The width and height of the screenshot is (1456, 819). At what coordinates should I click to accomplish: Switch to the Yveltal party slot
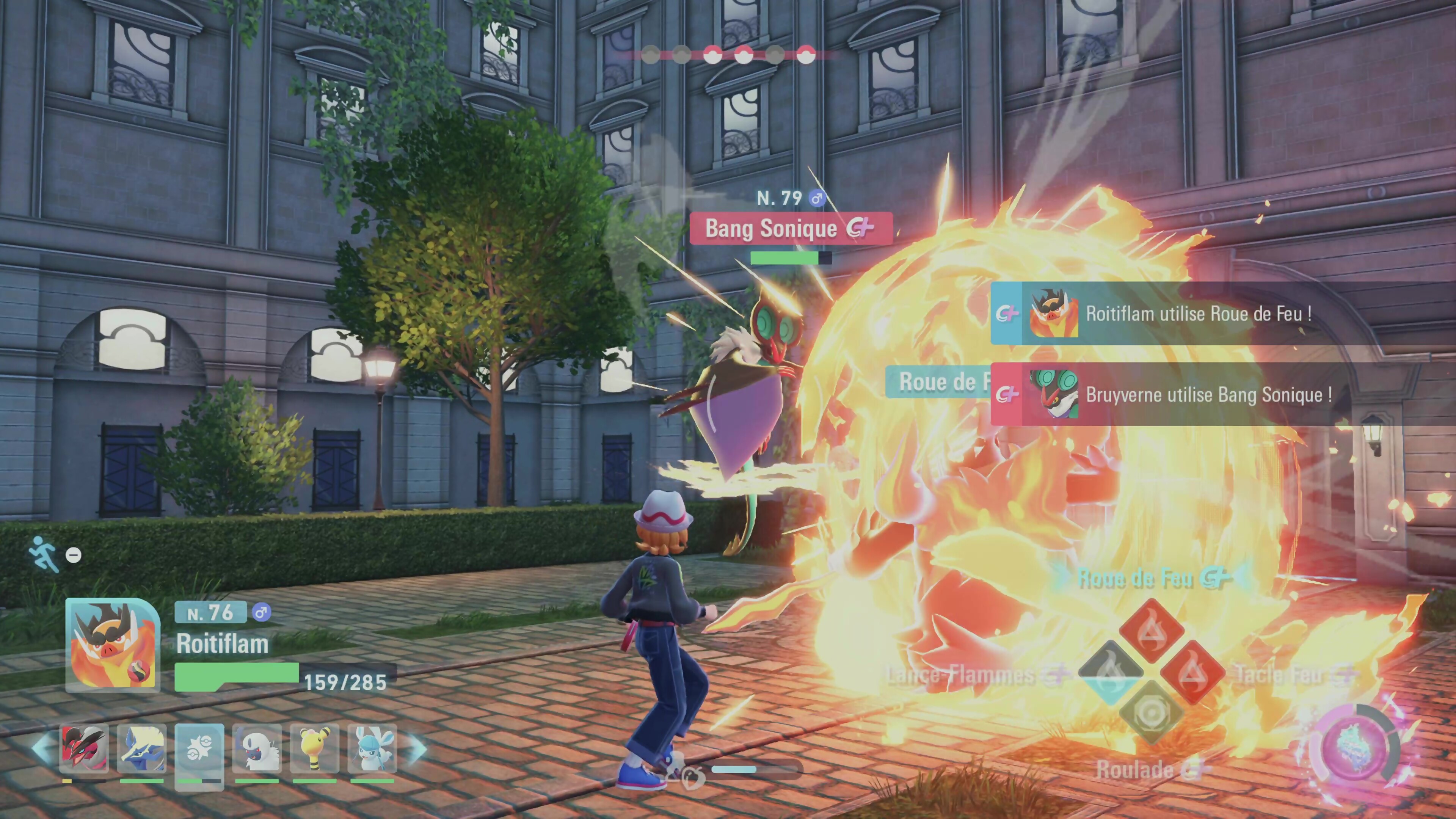(x=84, y=750)
